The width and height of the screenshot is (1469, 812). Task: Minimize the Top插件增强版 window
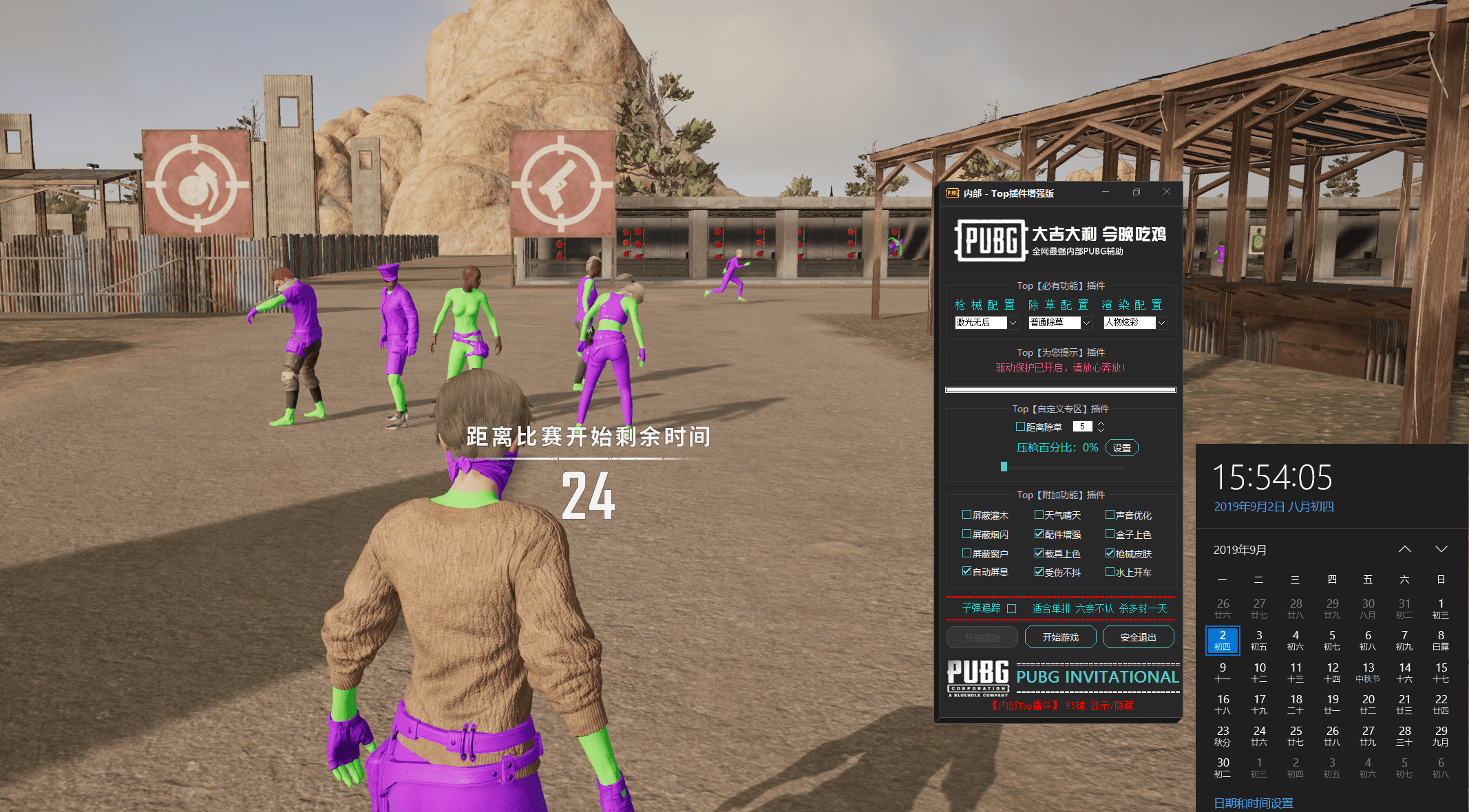click(x=1106, y=192)
